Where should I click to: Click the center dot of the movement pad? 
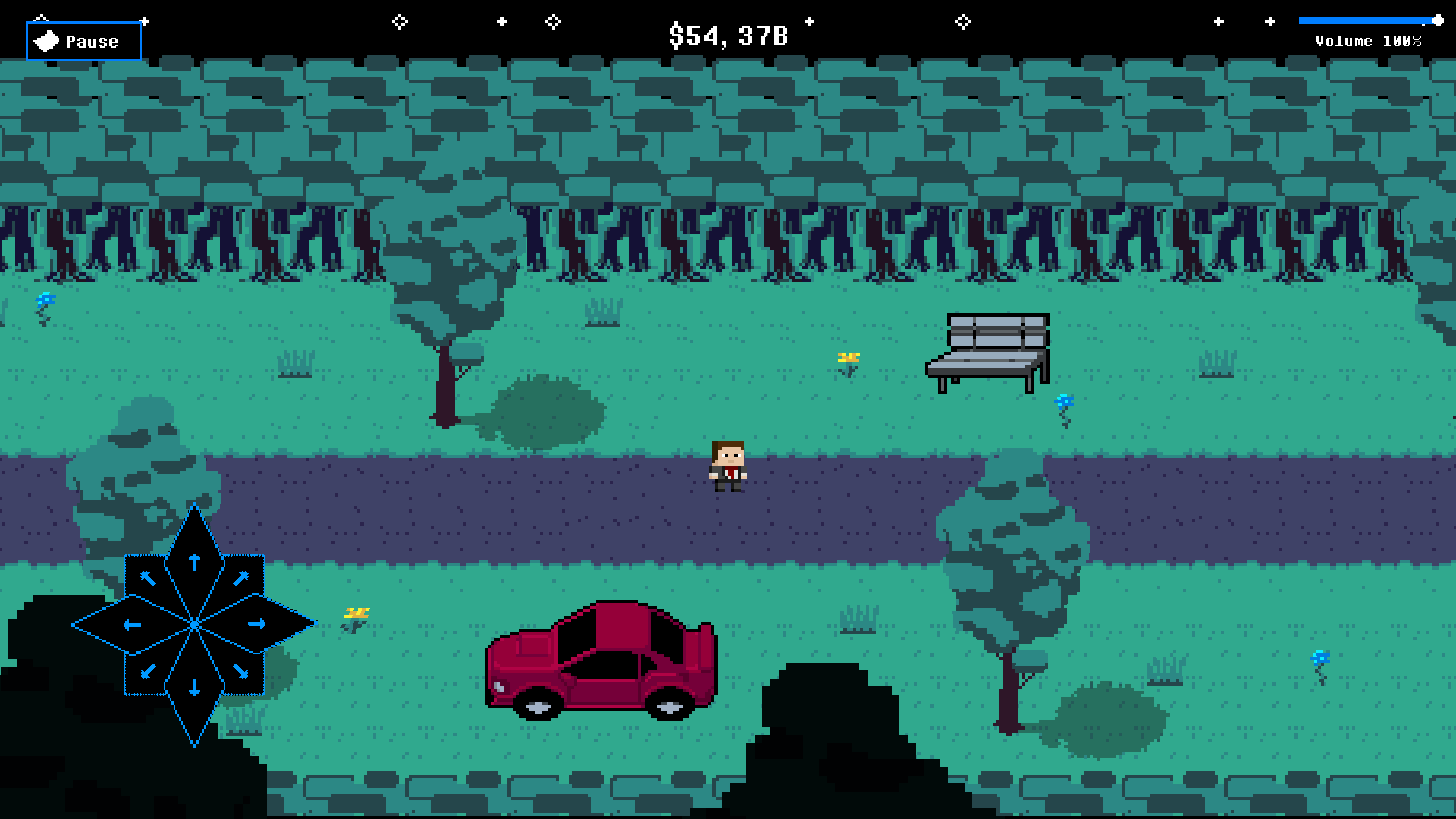point(194,623)
